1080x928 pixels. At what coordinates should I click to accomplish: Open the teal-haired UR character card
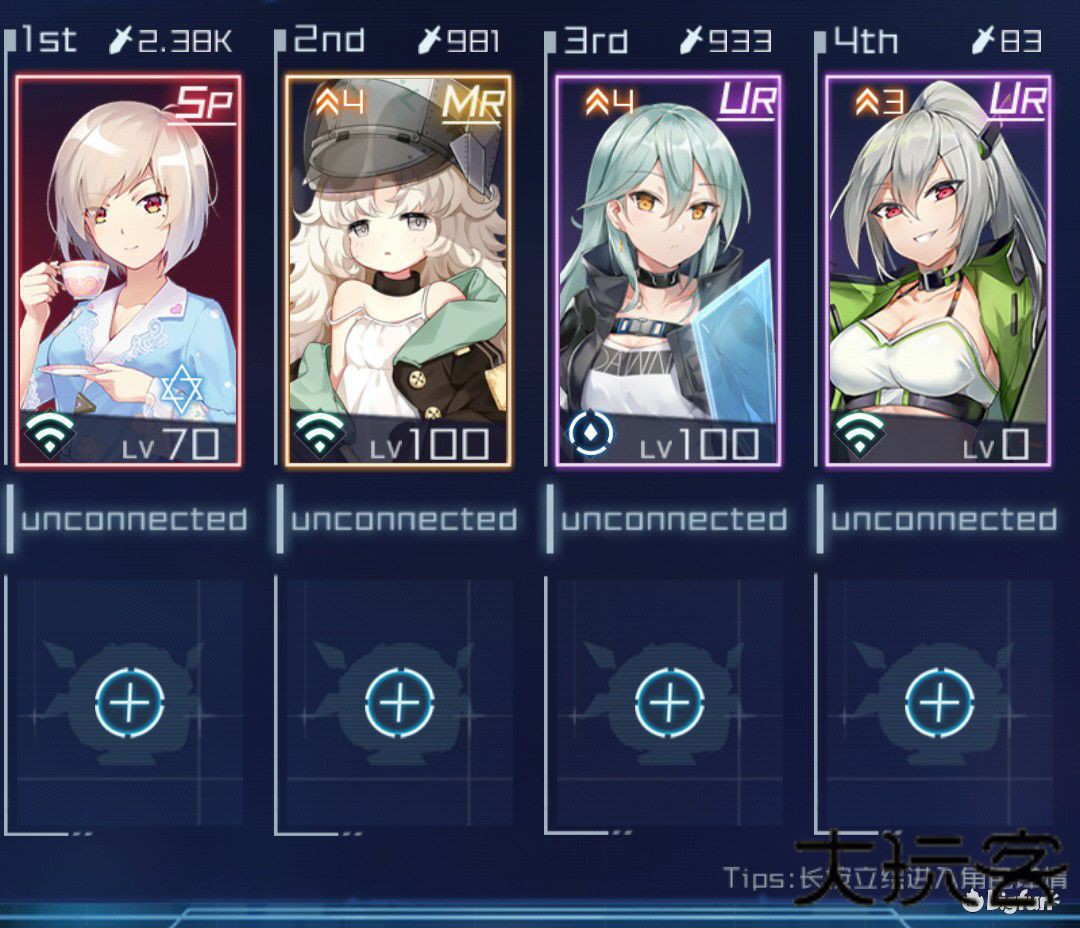pos(668,270)
